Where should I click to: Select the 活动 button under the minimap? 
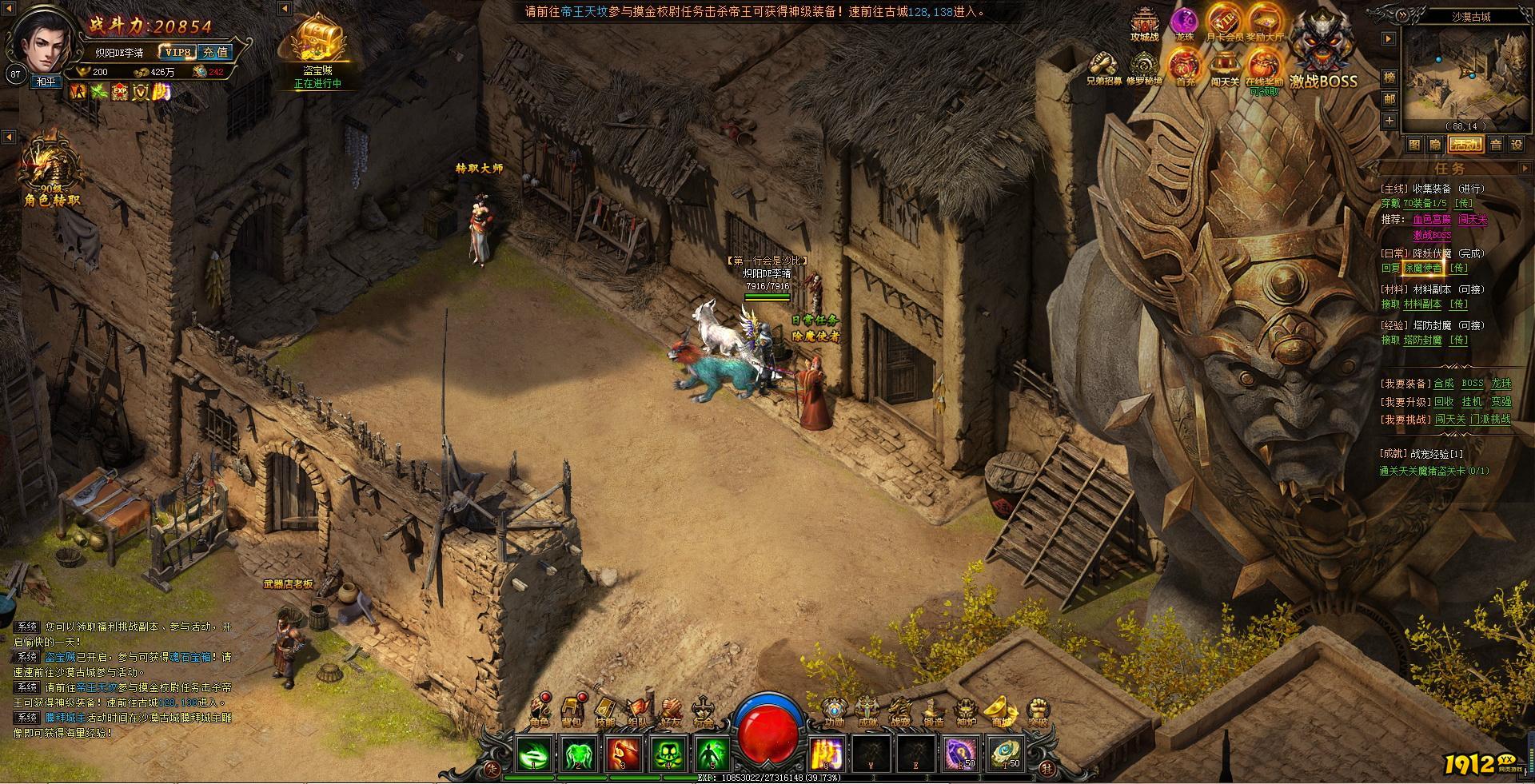click(1466, 145)
